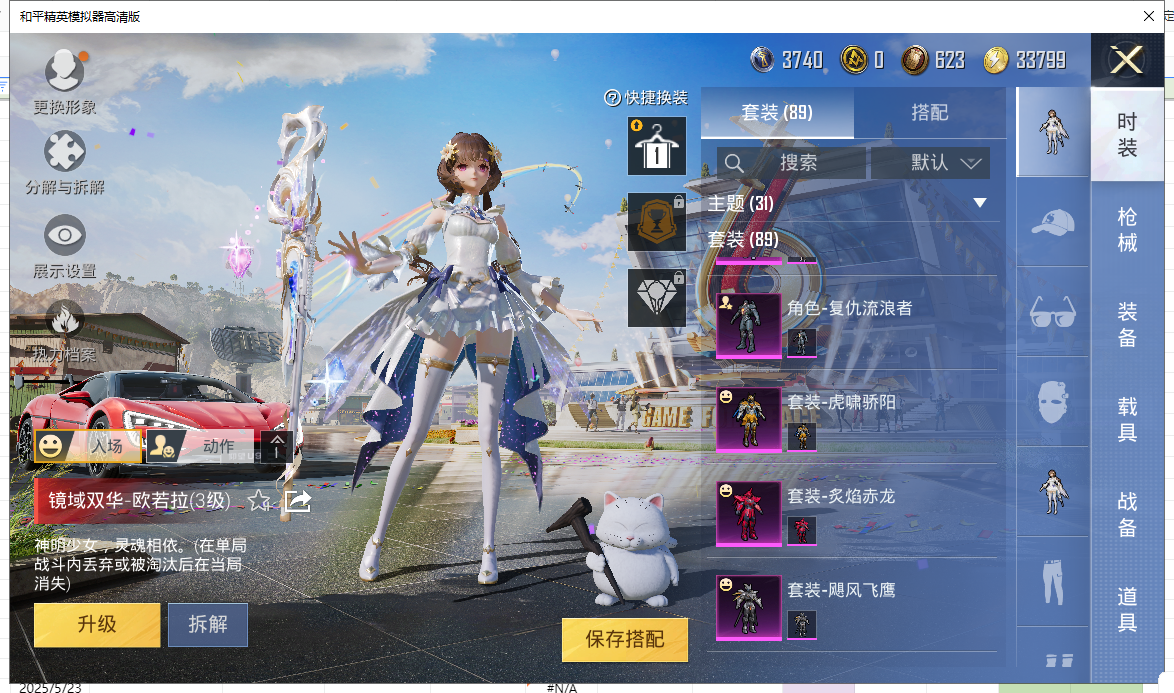Close the wardrobe with the X button
This screenshot has width=1174, height=693.
(x=1126, y=61)
